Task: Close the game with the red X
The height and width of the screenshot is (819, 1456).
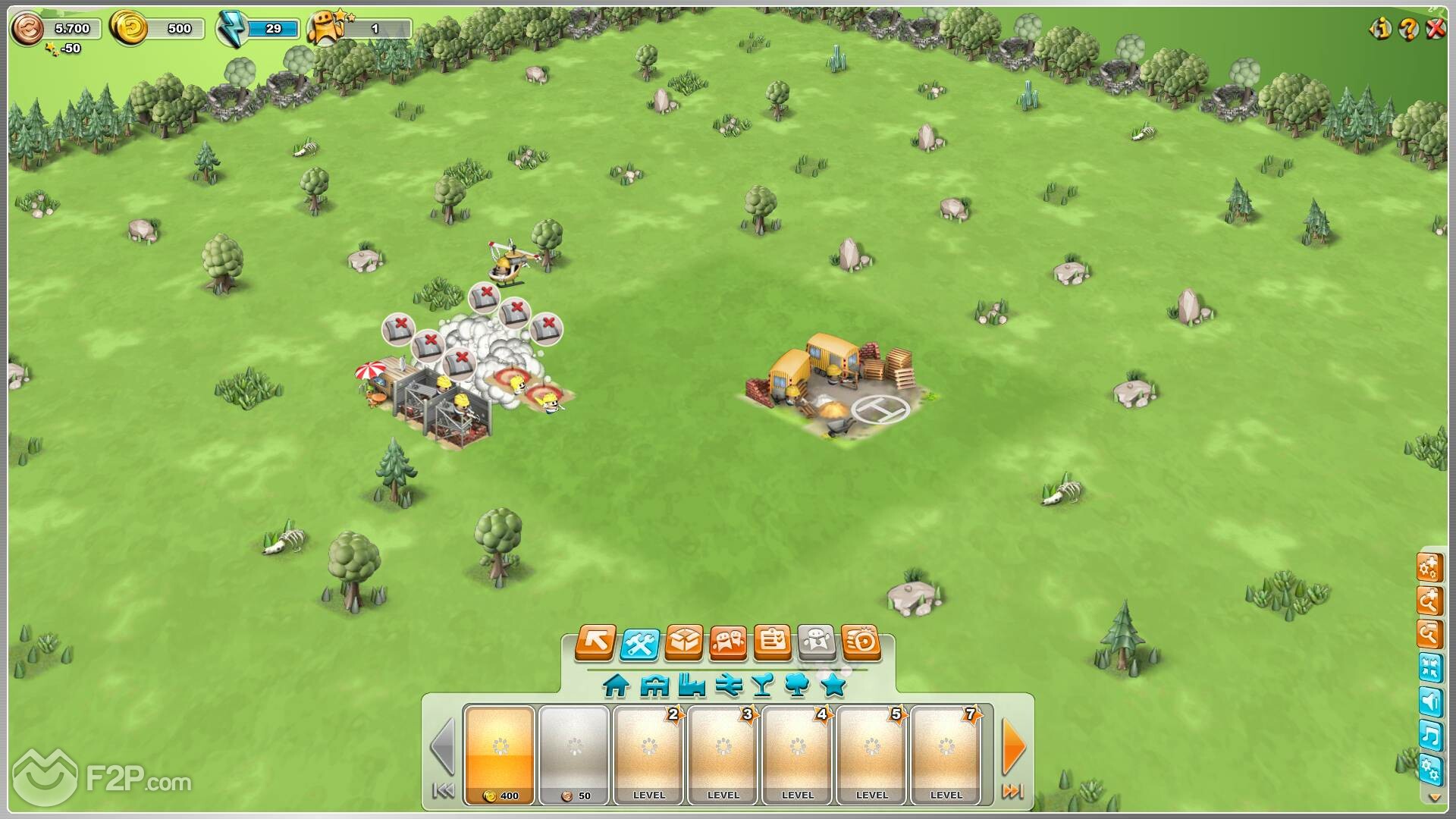Action: click(x=1436, y=30)
